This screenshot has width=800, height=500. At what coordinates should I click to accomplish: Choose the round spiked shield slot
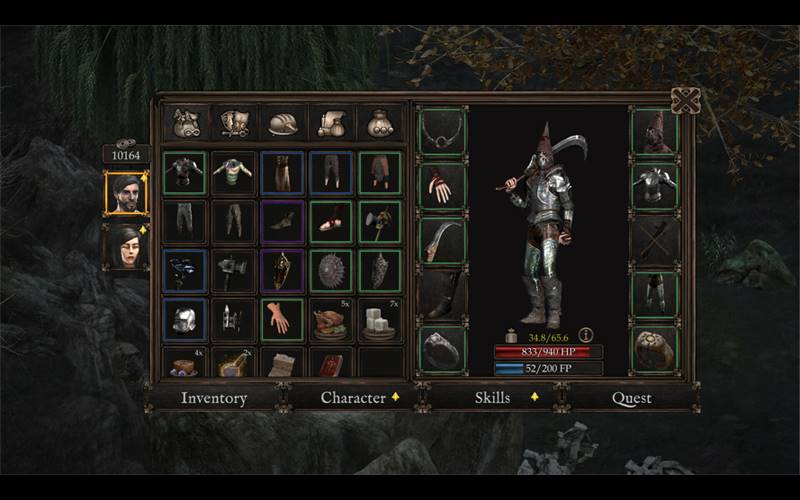[x=332, y=271]
